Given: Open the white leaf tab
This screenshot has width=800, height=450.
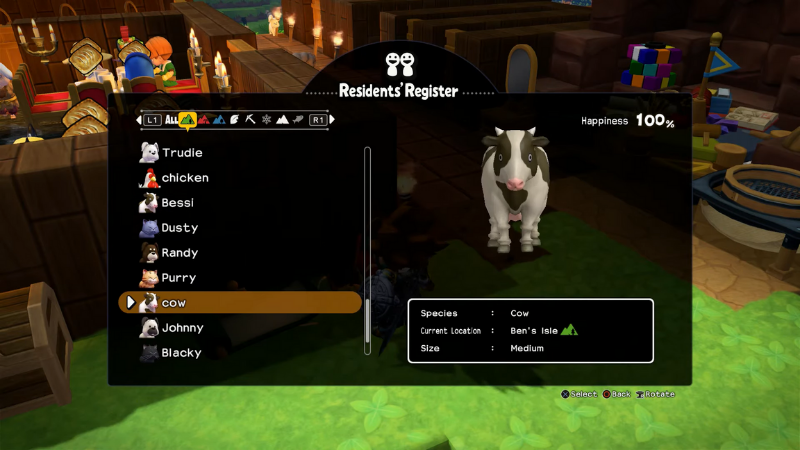Looking at the screenshot, I should 234,120.
